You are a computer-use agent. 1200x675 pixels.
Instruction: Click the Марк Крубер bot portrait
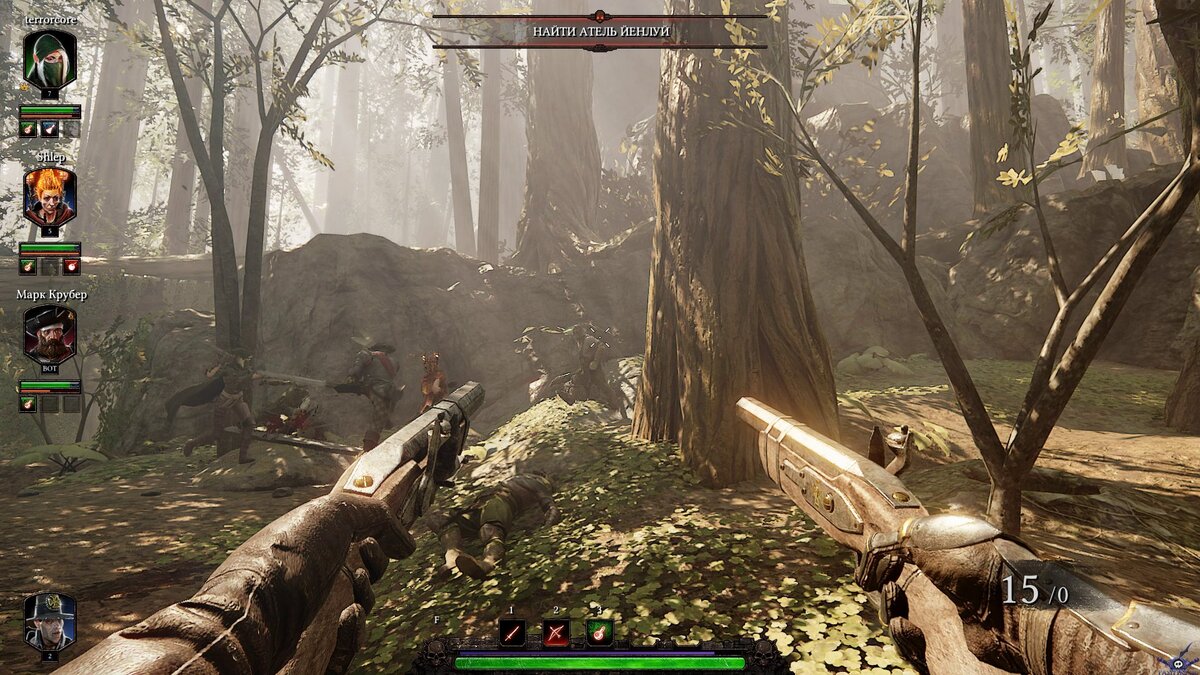tap(50, 335)
